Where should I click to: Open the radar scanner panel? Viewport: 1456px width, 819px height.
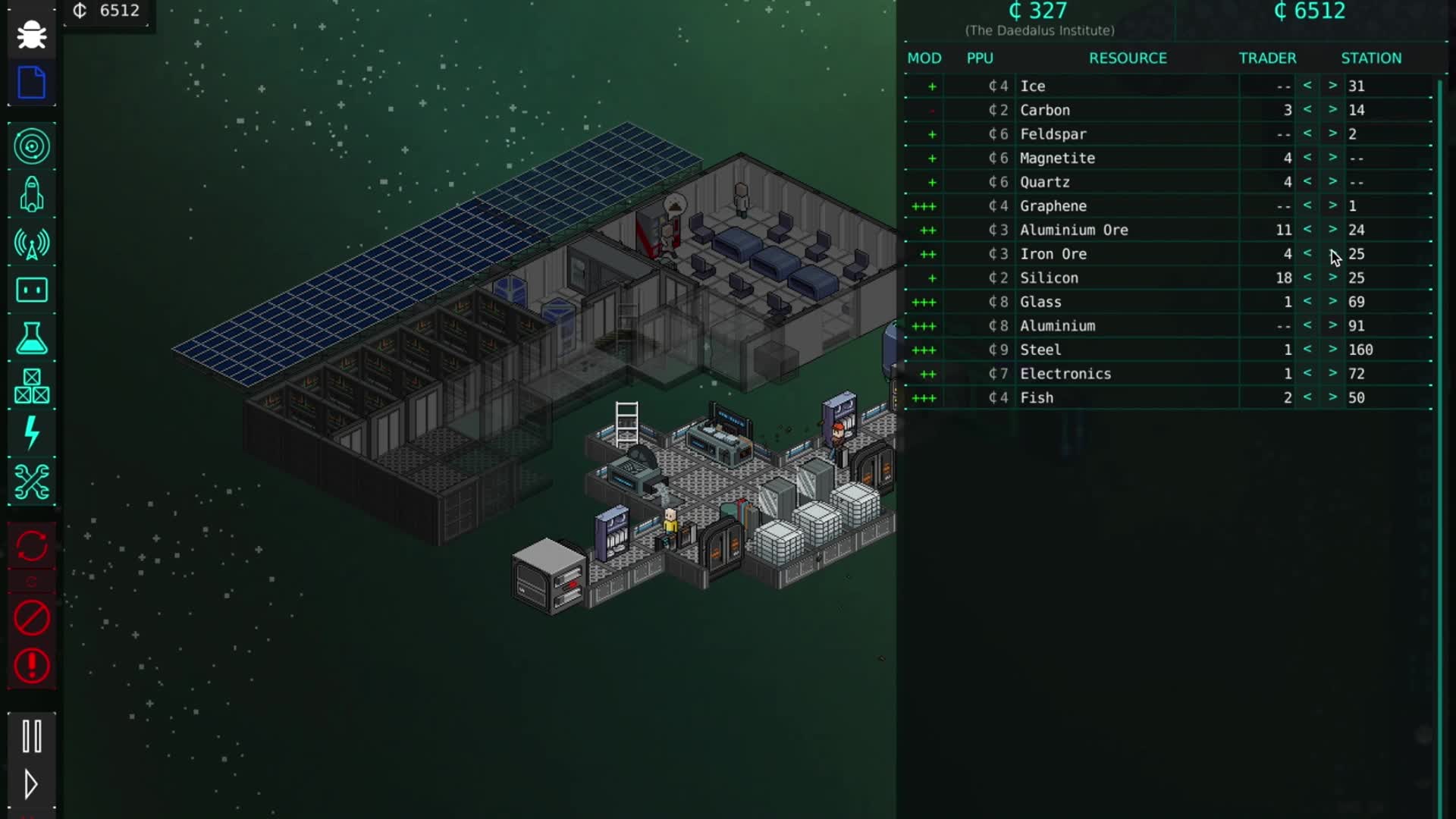point(31,146)
